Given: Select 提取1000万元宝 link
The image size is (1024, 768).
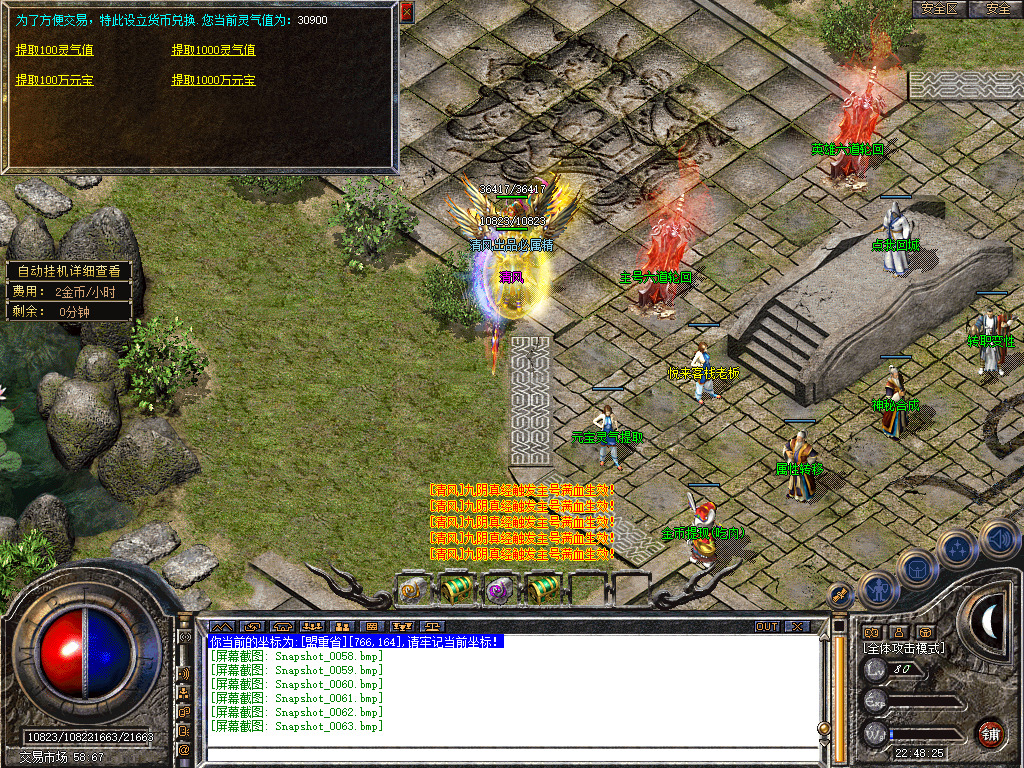Looking at the screenshot, I should (x=213, y=80).
